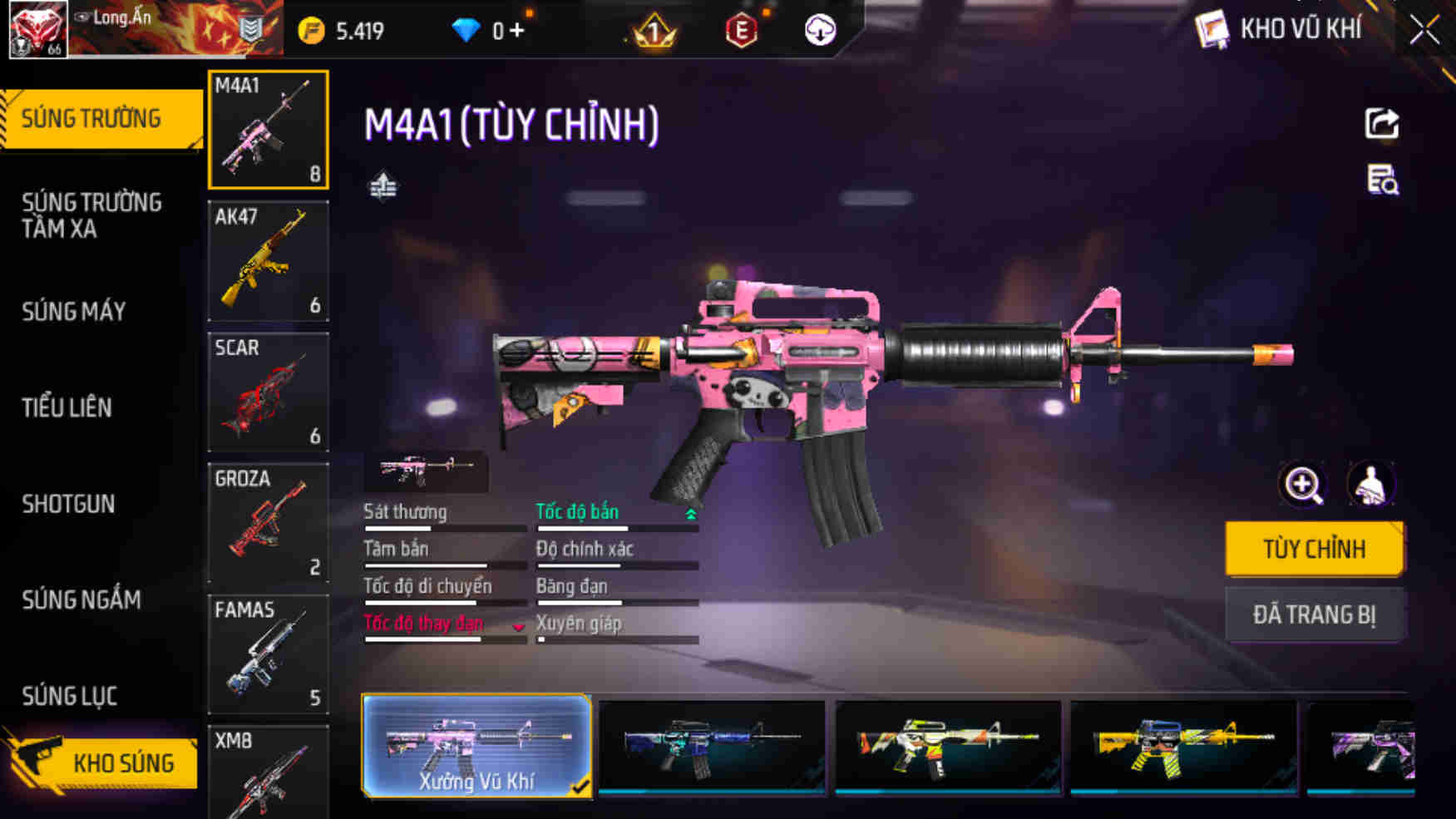1456x819 pixels.
Task: Toggle the equipped checkmark on Xưởng Vũ Khí skin
Action: pyautogui.click(x=580, y=787)
